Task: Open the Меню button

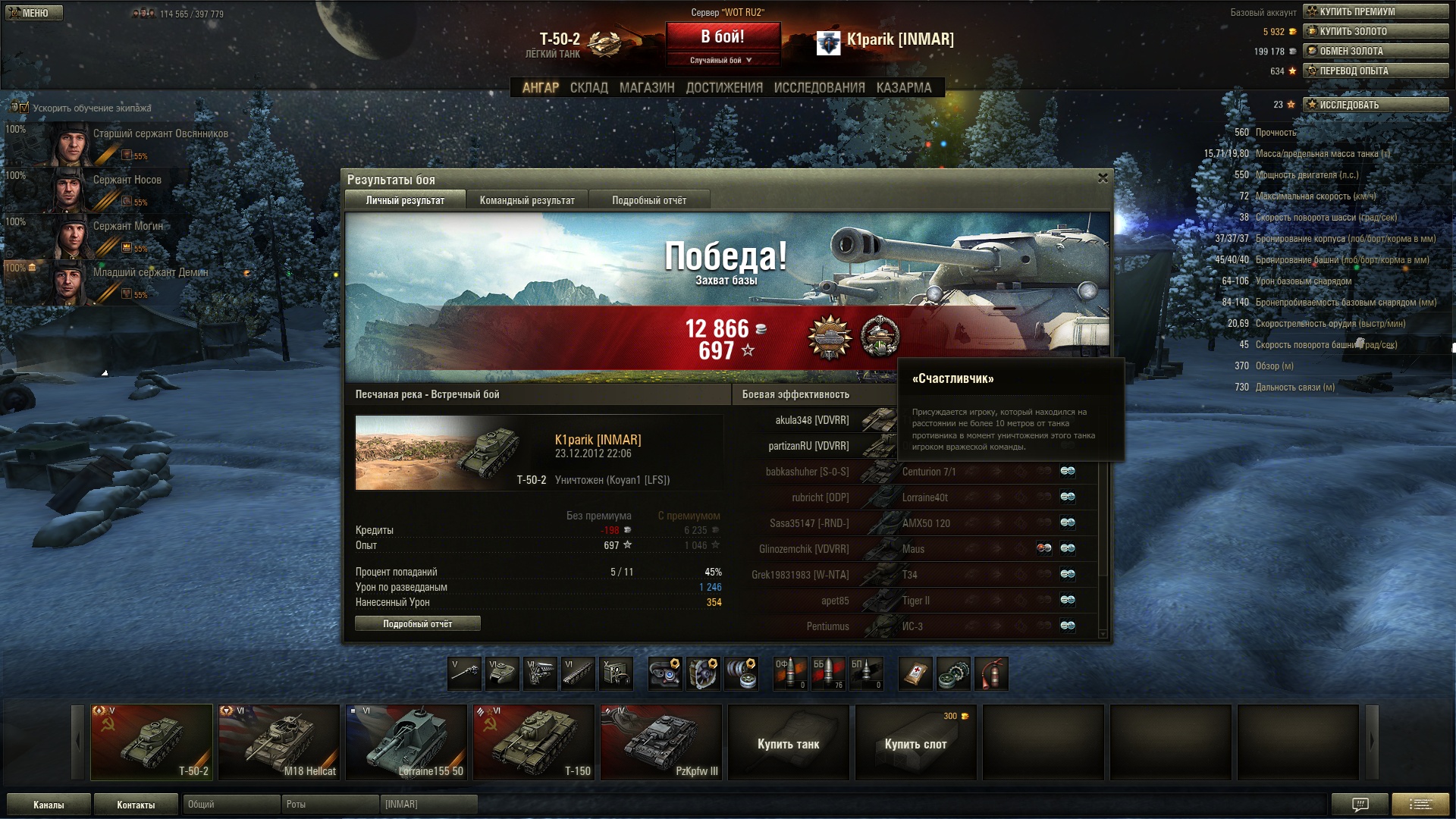Action: (34, 13)
